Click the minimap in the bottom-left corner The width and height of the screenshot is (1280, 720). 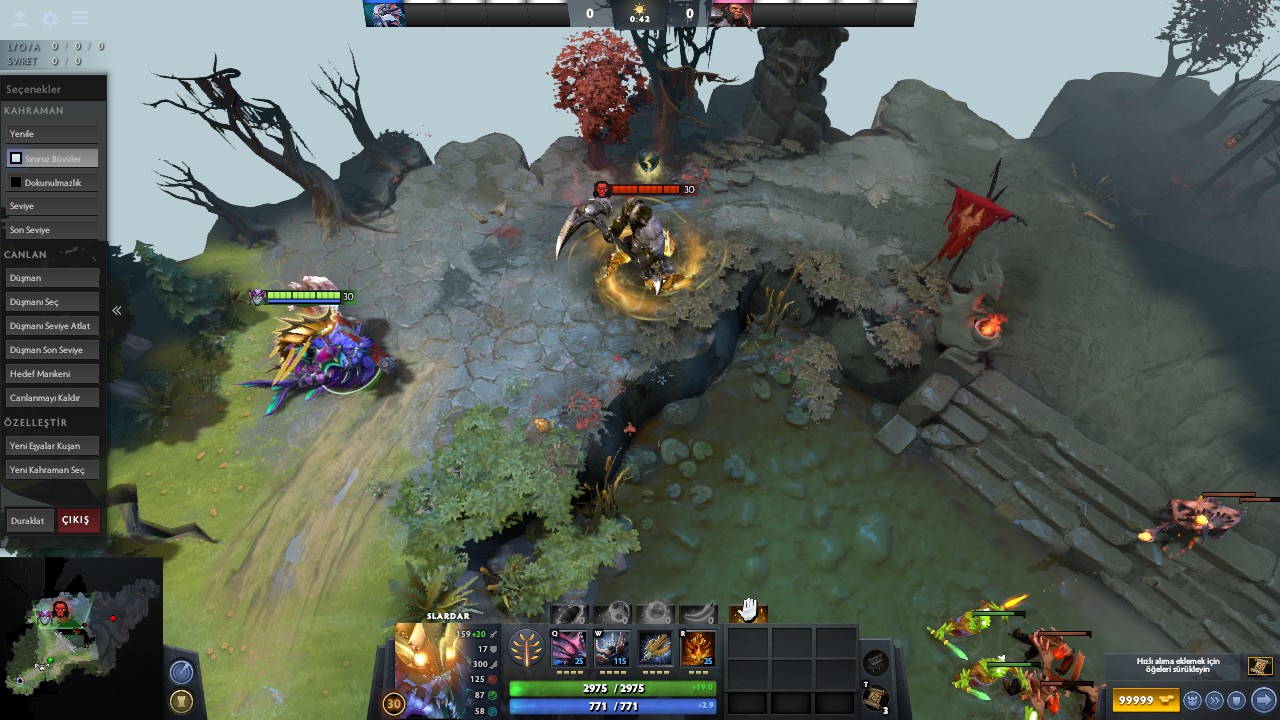[x=80, y=630]
